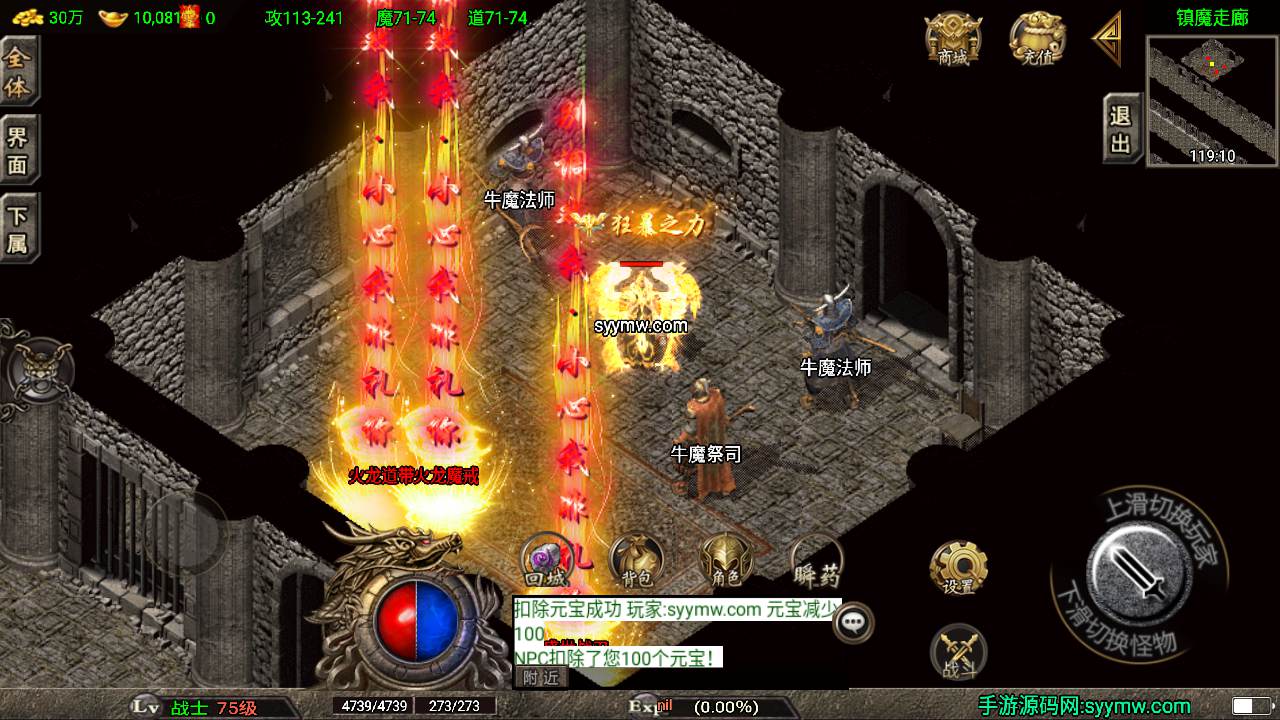Image resolution: width=1280 pixels, height=720 pixels.
Task: Open the 镇魔走廊 minimap
Action: pos(1212,100)
